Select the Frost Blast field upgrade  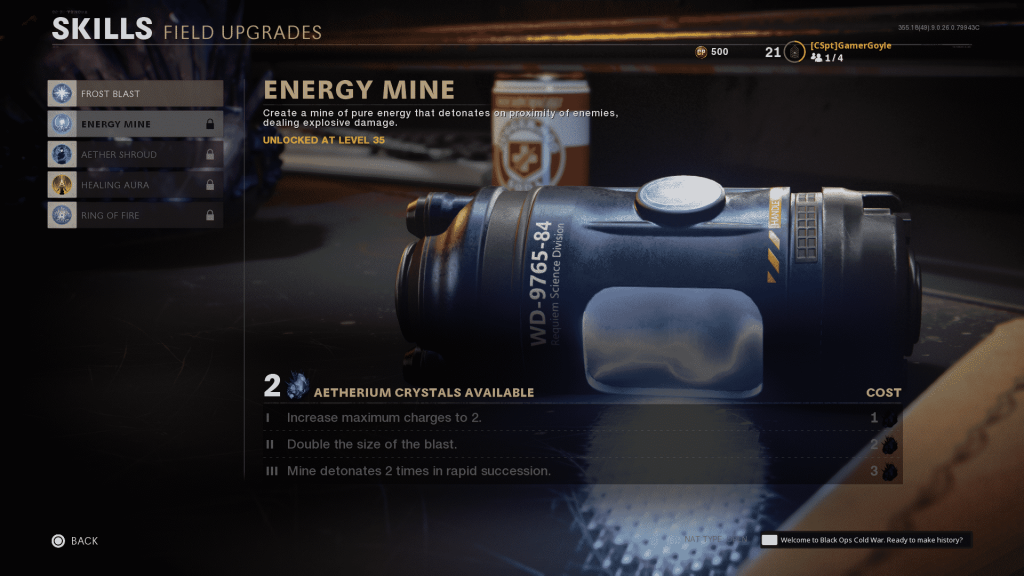pos(135,94)
